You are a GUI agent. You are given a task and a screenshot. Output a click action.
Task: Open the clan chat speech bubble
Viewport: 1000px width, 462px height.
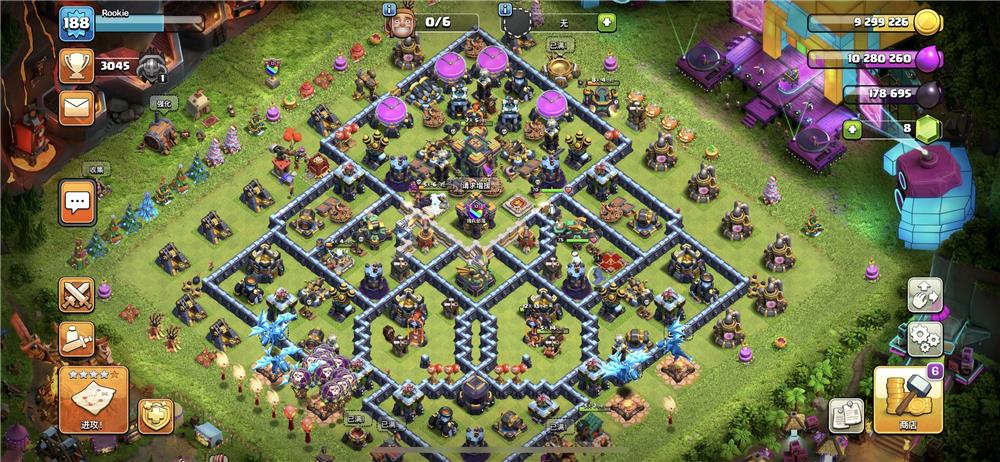[x=77, y=203]
